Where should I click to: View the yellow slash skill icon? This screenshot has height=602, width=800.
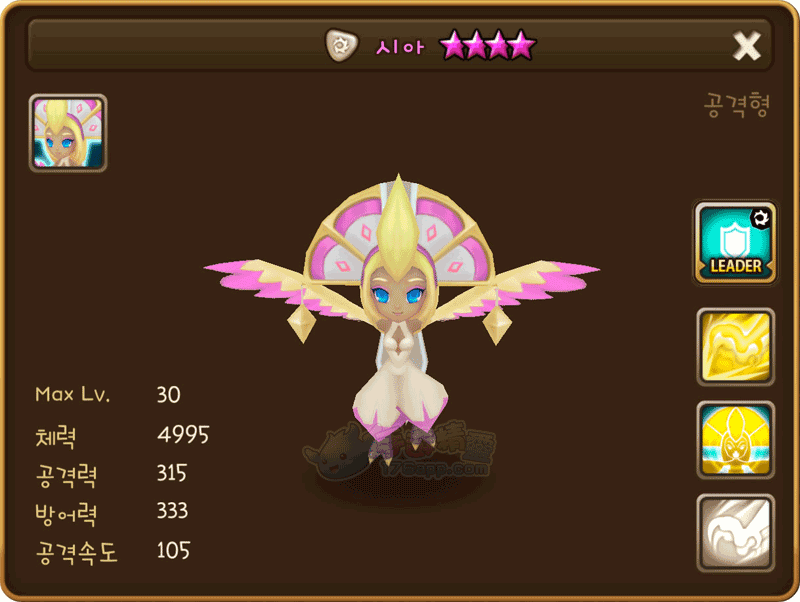coord(735,347)
